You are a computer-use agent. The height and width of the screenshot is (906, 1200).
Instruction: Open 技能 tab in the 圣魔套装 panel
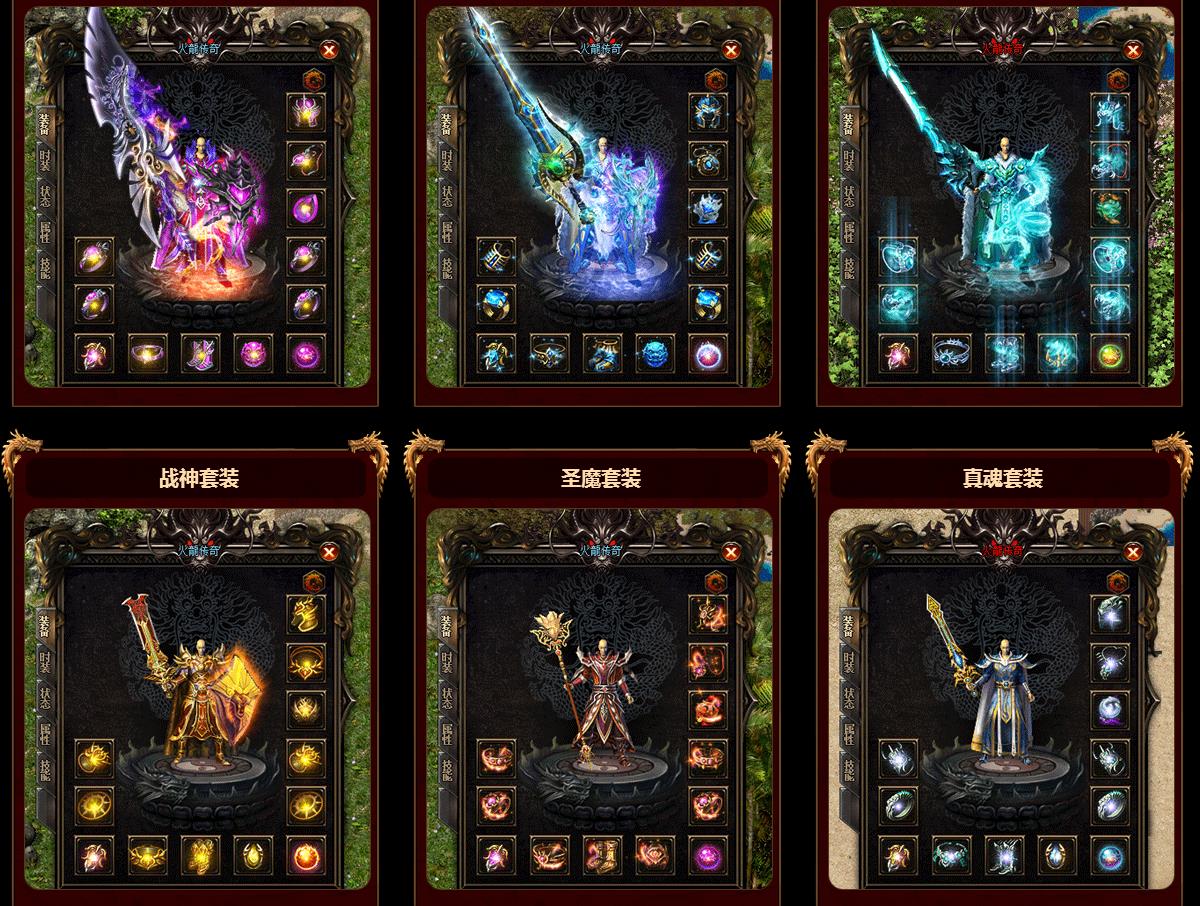tap(447, 771)
